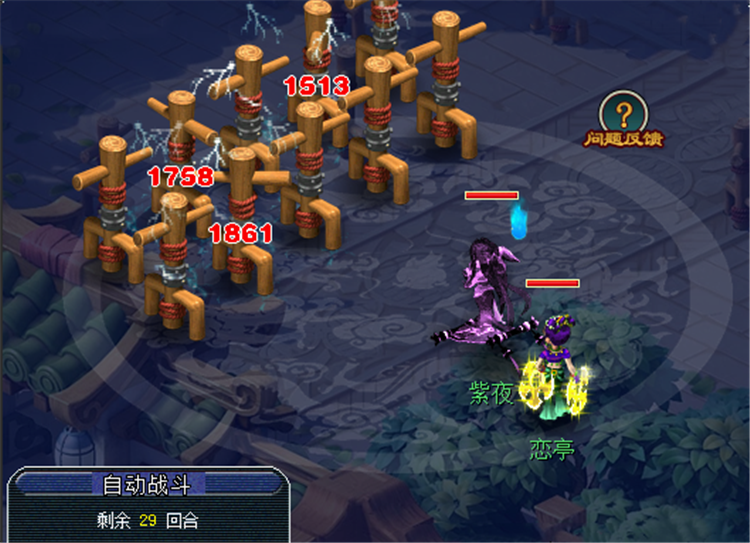The image size is (750, 543).
Task: Toggle the 自动战斗 auto battle button
Action: 146,484
